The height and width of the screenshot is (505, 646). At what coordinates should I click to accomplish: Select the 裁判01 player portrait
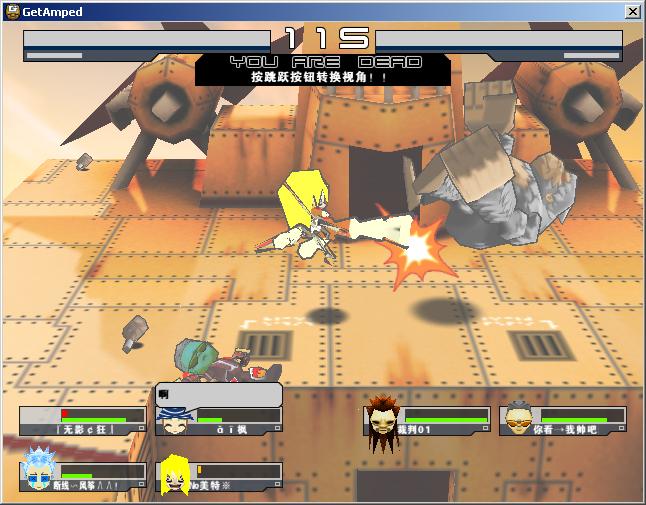[x=382, y=417]
